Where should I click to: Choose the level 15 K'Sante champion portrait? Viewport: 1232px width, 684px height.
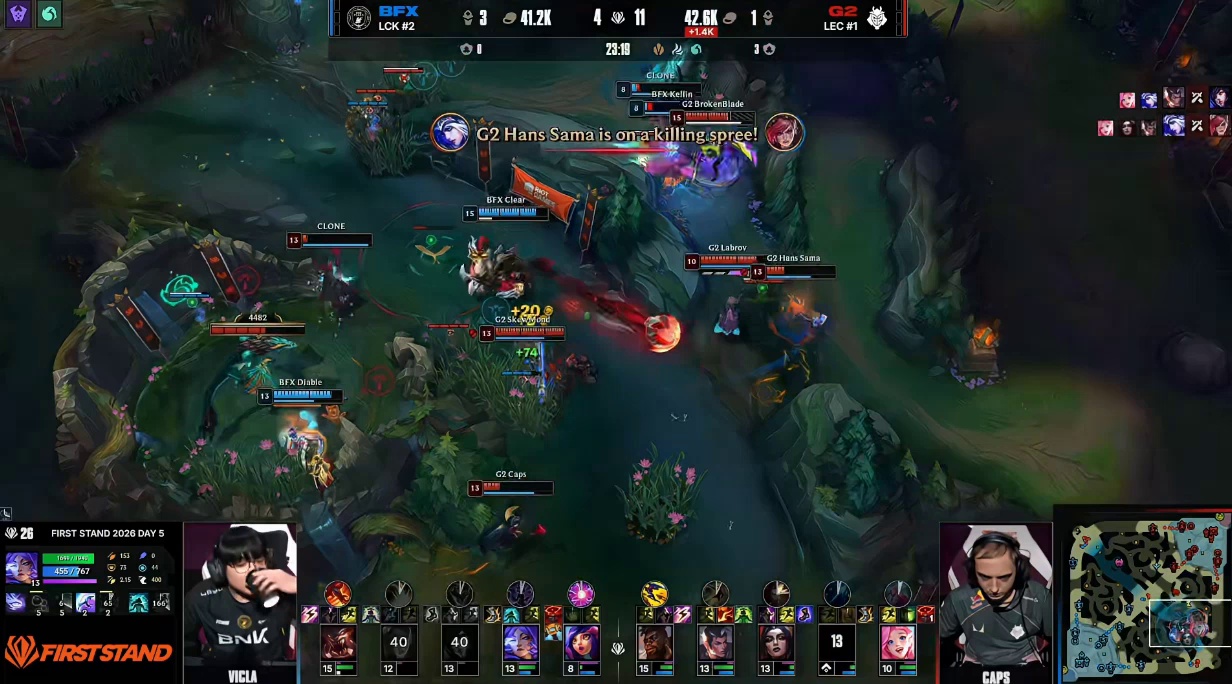pyautogui.click(x=655, y=643)
